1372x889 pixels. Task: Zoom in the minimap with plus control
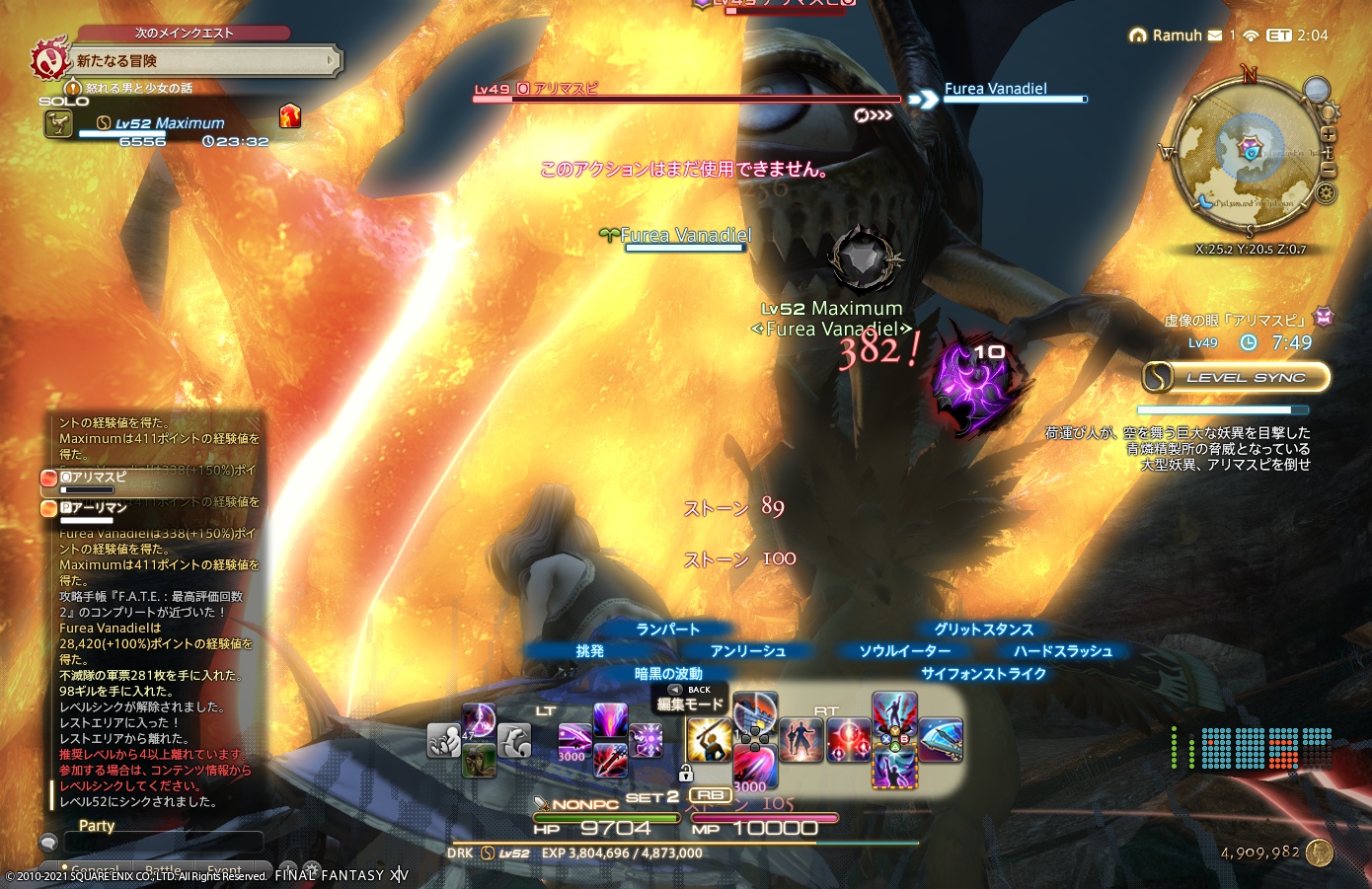1329,134
